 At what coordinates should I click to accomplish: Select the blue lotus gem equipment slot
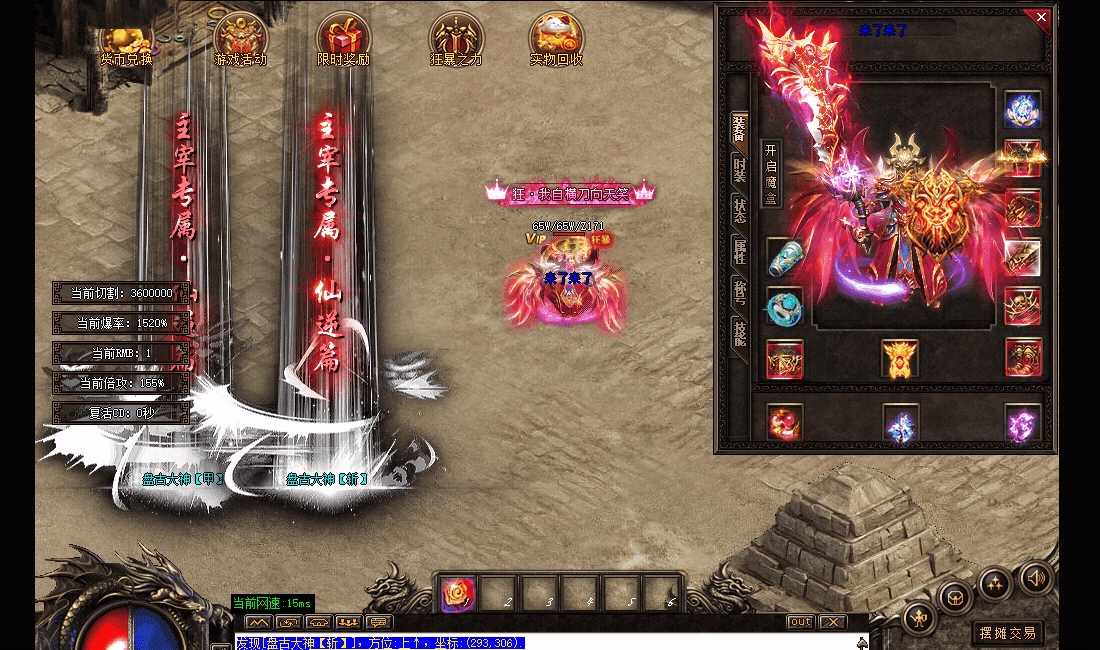click(x=1022, y=110)
